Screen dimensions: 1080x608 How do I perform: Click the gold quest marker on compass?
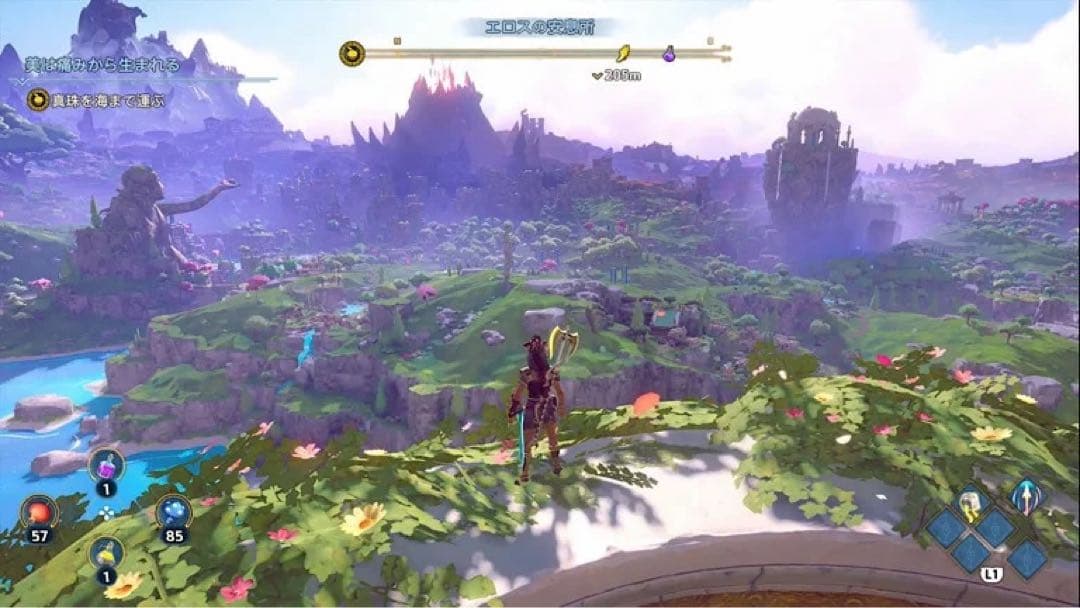point(352,53)
